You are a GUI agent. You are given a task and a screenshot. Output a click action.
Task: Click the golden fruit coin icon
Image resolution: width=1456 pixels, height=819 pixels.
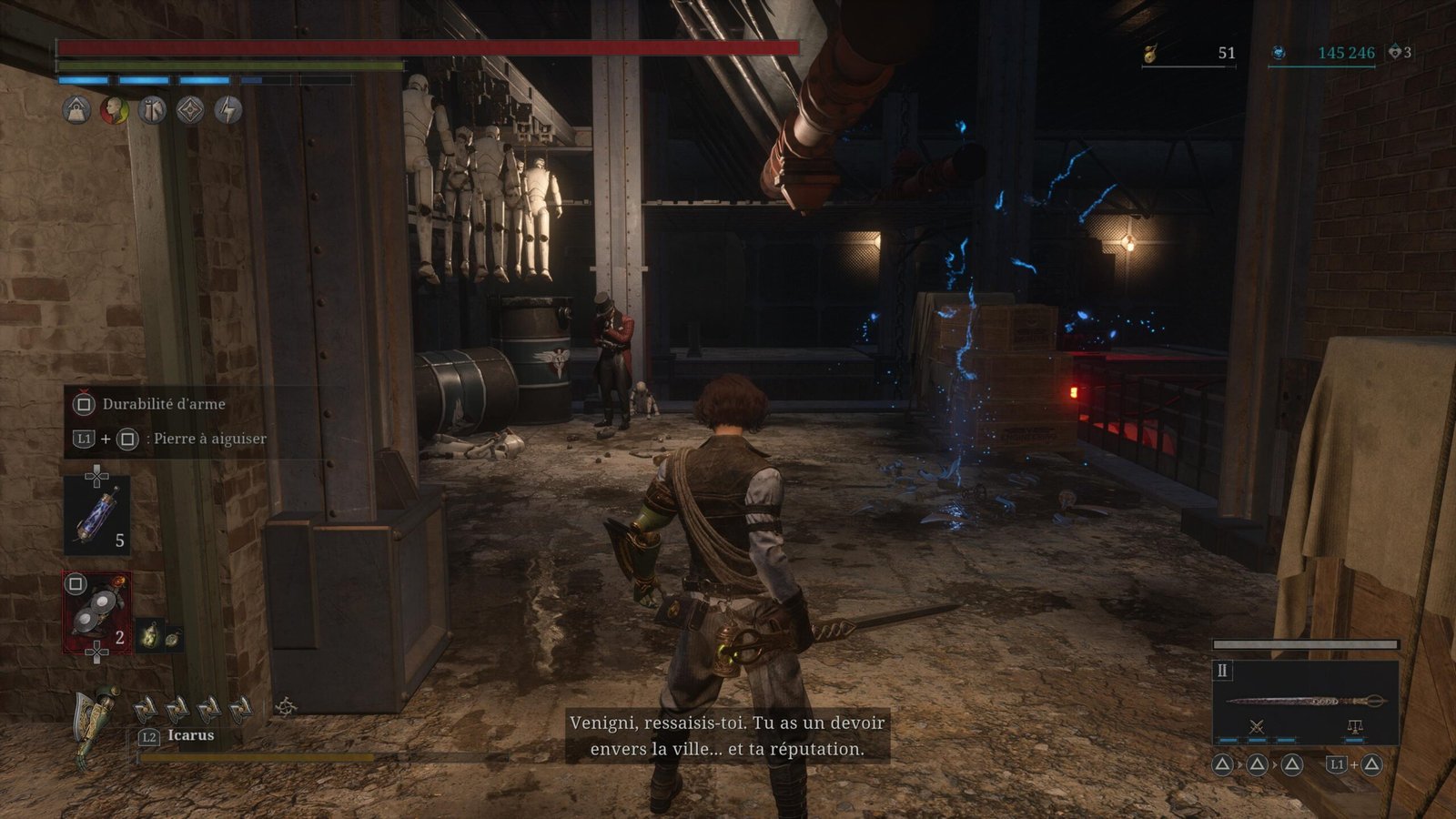pos(1150,54)
